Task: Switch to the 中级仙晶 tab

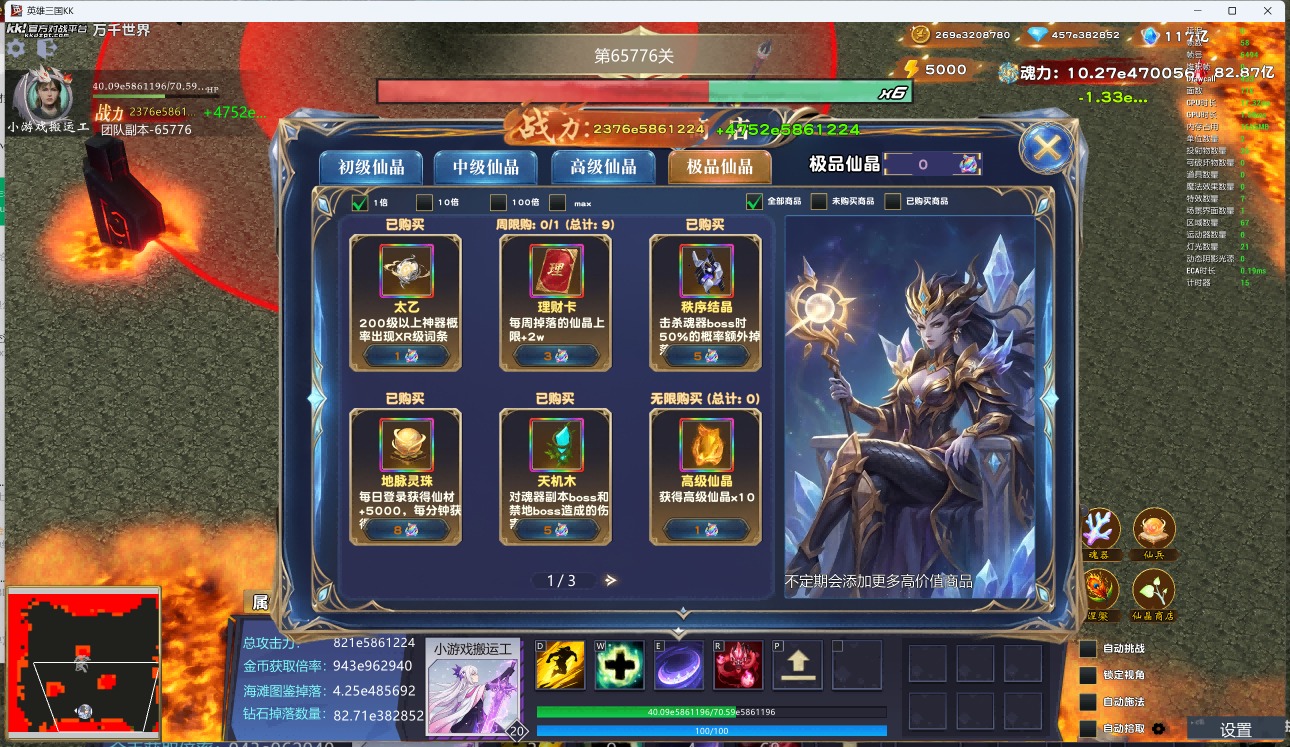Action: 485,169
